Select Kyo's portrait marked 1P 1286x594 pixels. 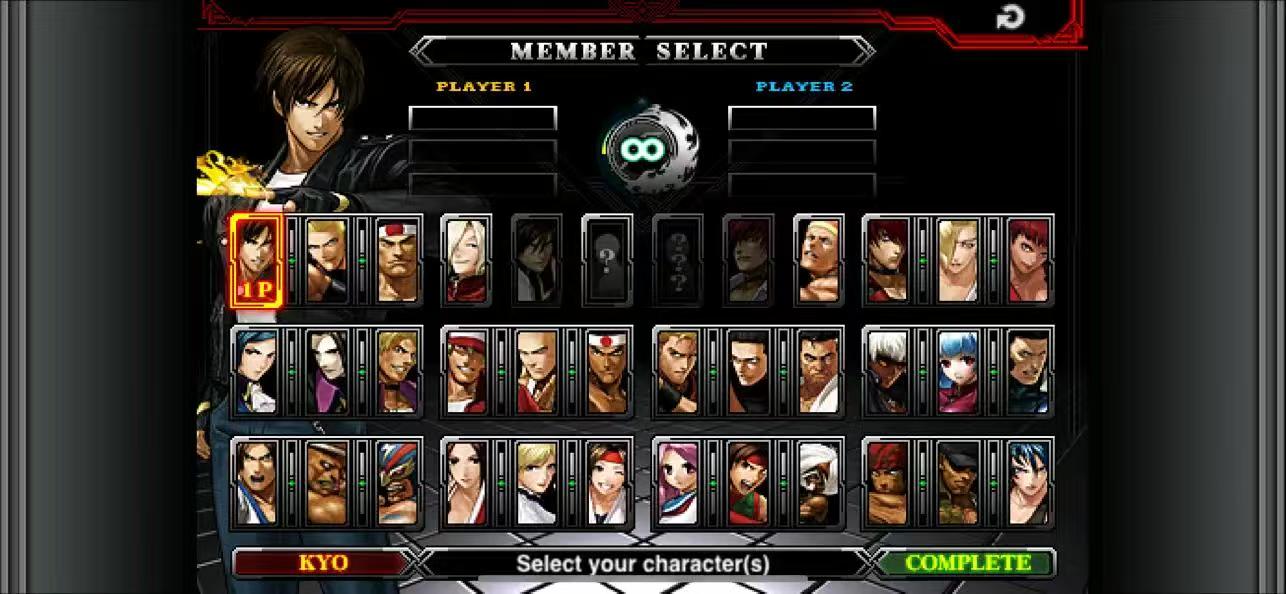[256, 260]
